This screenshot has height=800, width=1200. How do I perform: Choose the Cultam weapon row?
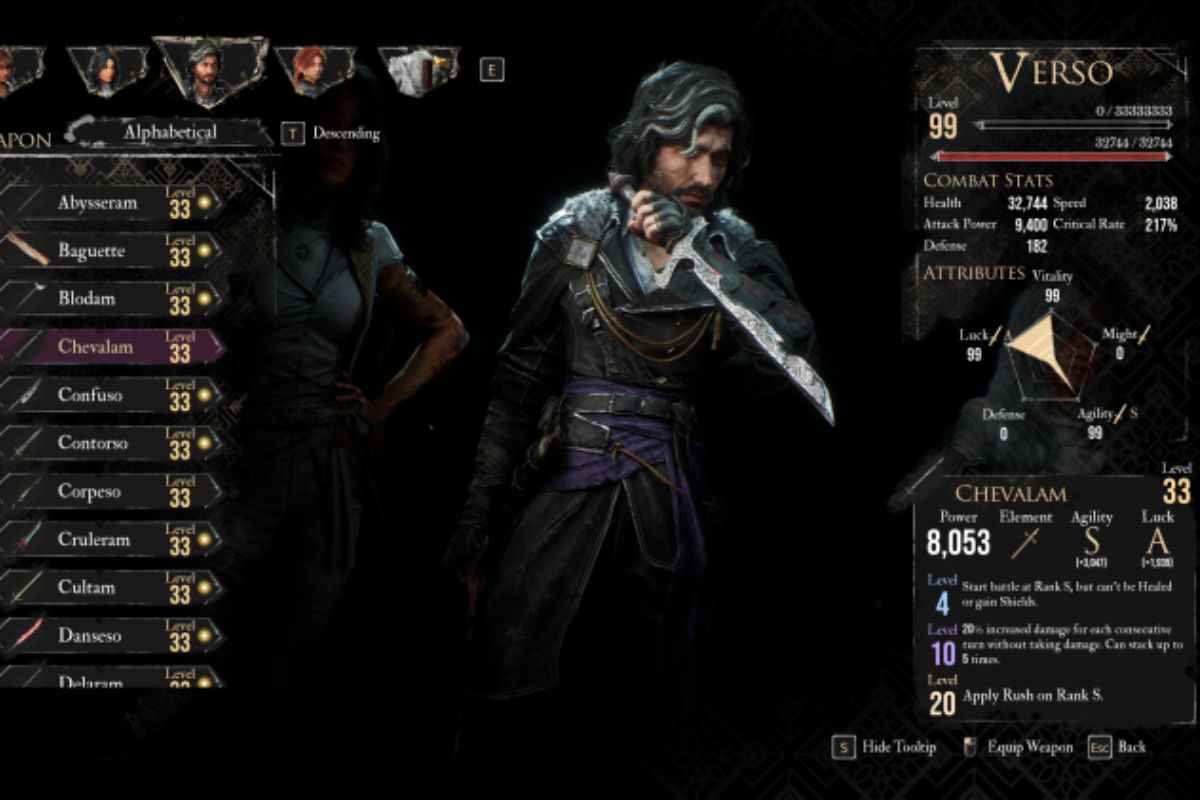tap(110, 587)
